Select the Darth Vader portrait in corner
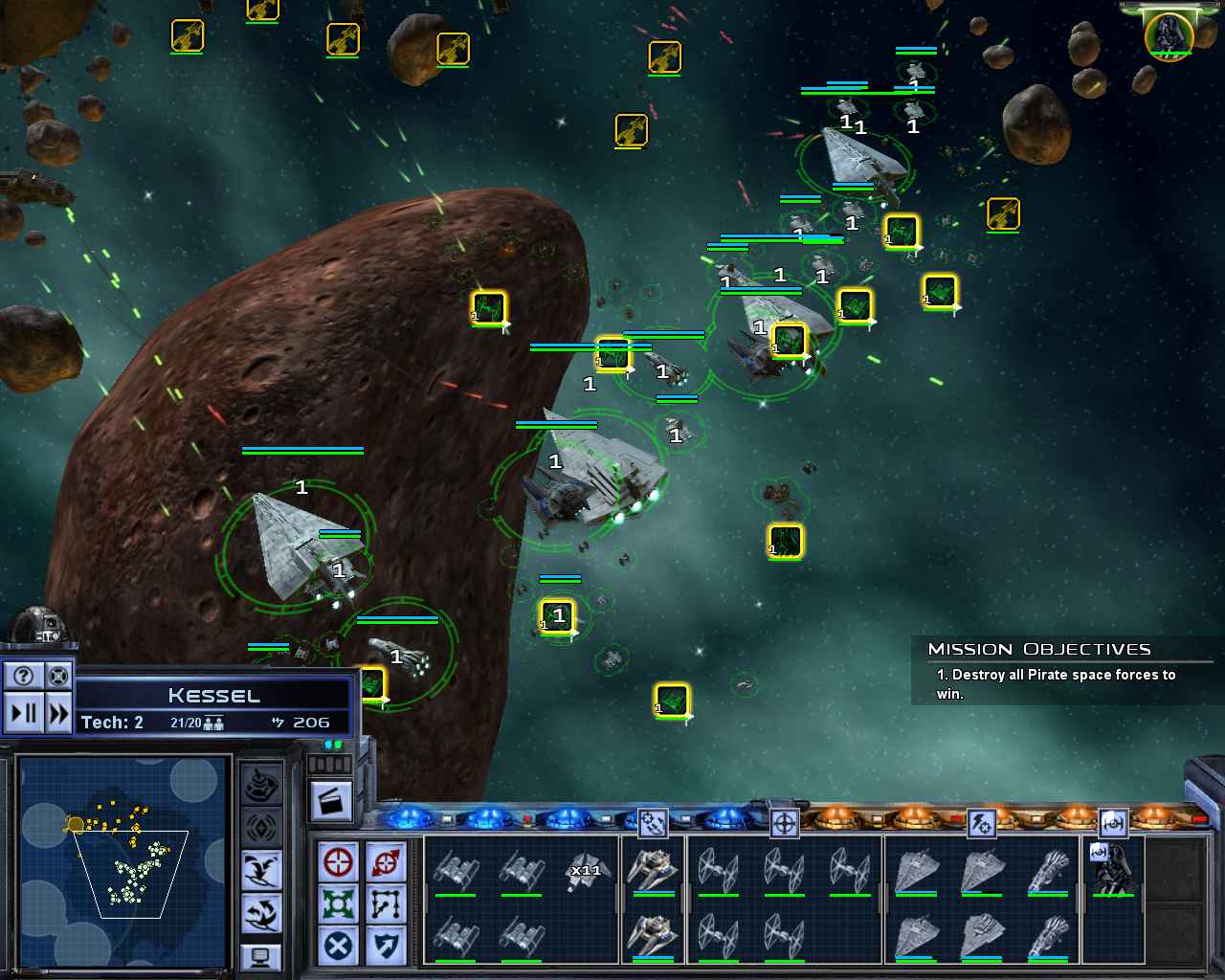 [1169, 34]
